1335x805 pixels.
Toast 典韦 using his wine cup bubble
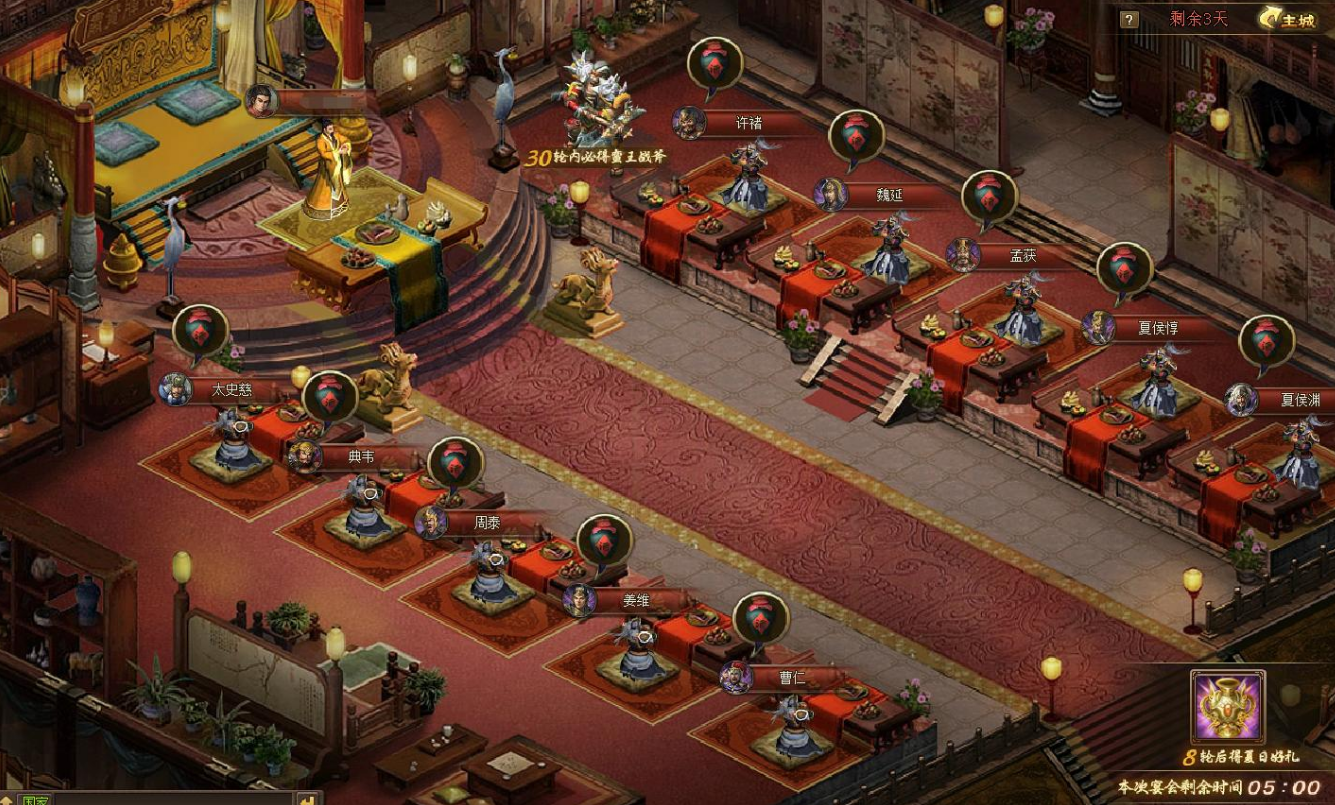coord(330,399)
